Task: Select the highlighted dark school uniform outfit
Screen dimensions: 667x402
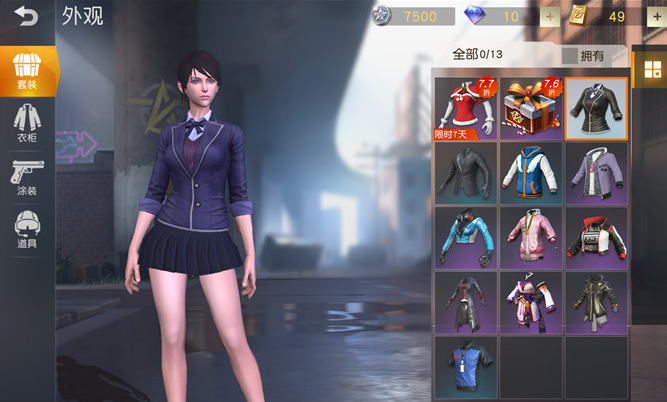Action: click(x=596, y=108)
